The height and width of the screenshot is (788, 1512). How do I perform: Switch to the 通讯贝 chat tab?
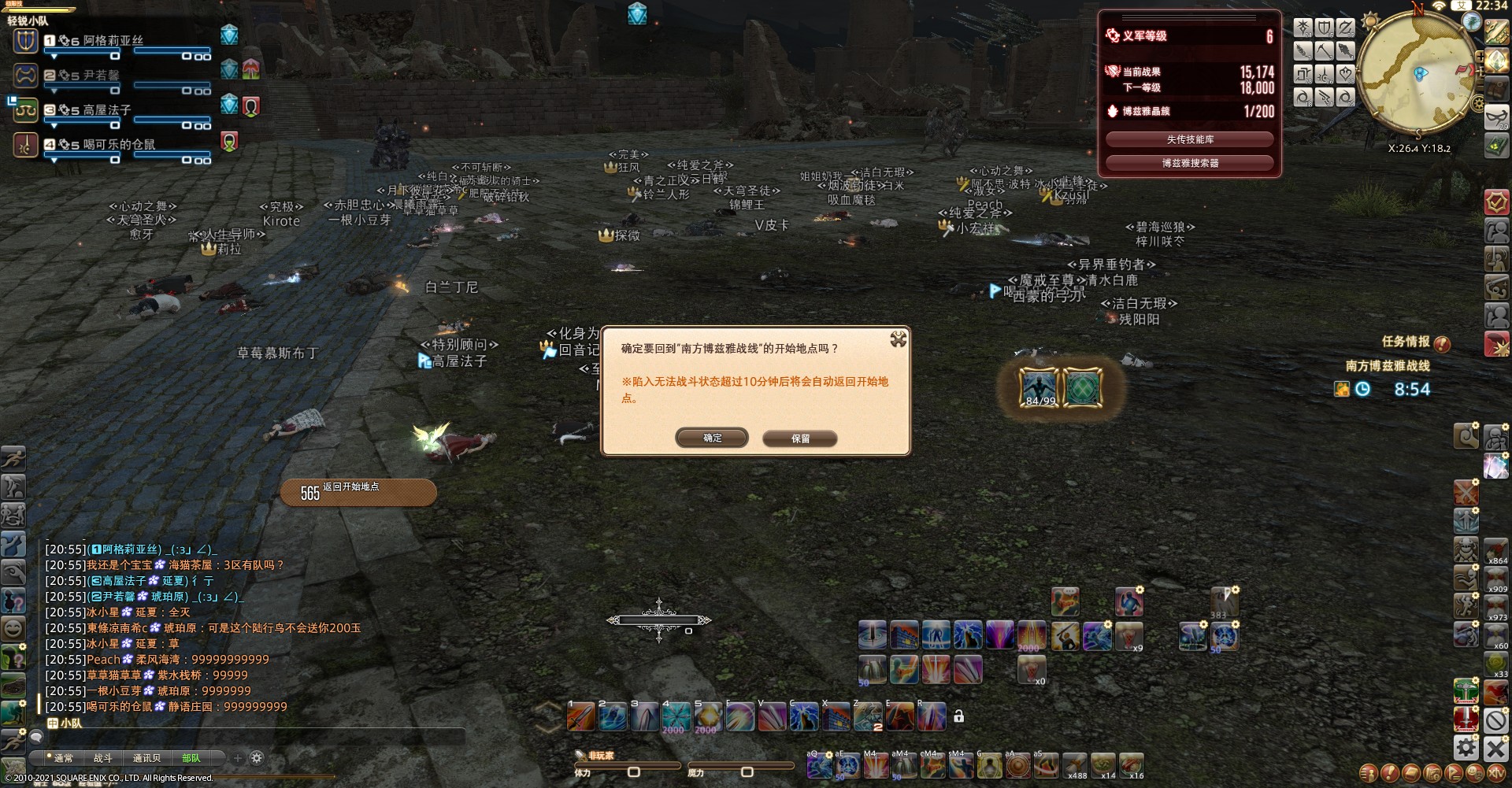pos(146,758)
